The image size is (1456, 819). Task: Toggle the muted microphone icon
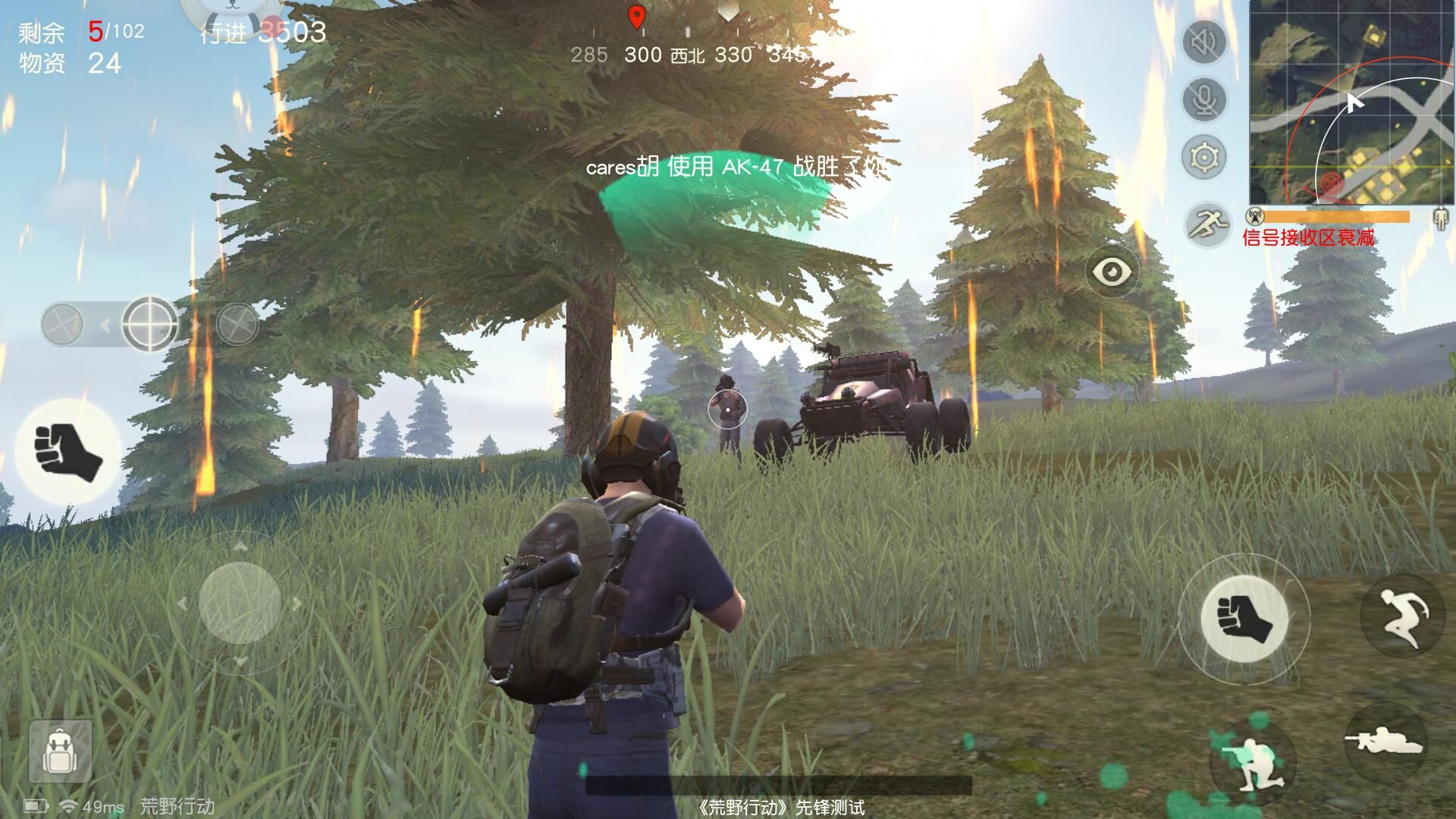(x=1204, y=99)
